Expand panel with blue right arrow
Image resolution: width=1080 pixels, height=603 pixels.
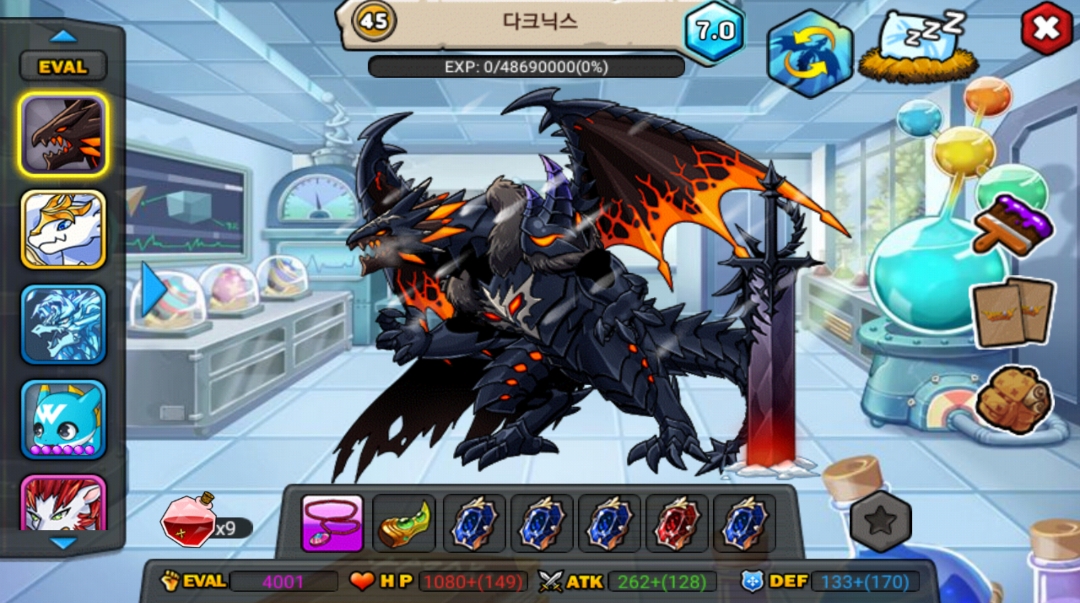(153, 289)
